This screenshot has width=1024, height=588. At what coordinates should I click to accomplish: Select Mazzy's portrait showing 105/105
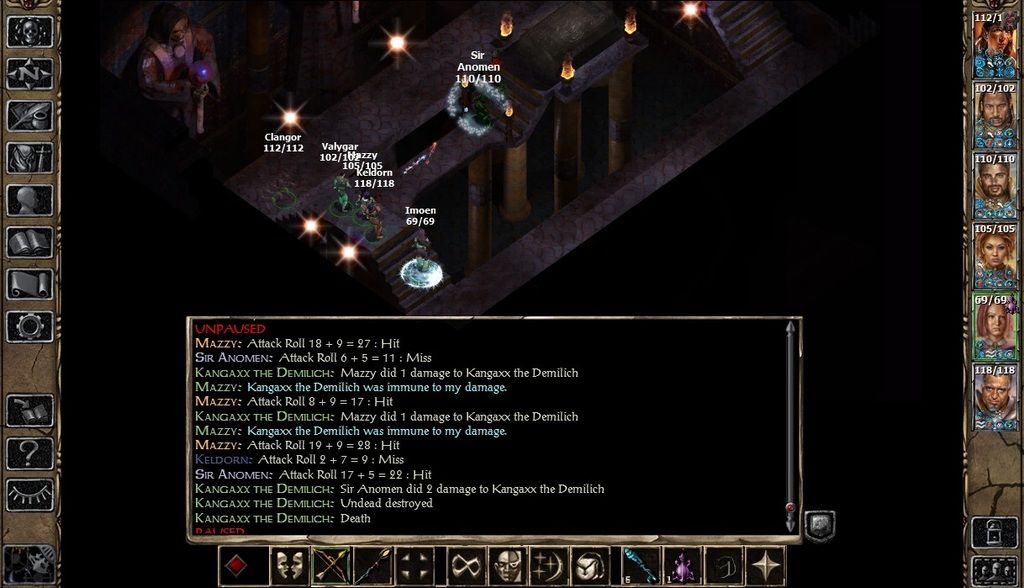tap(995, 257)
